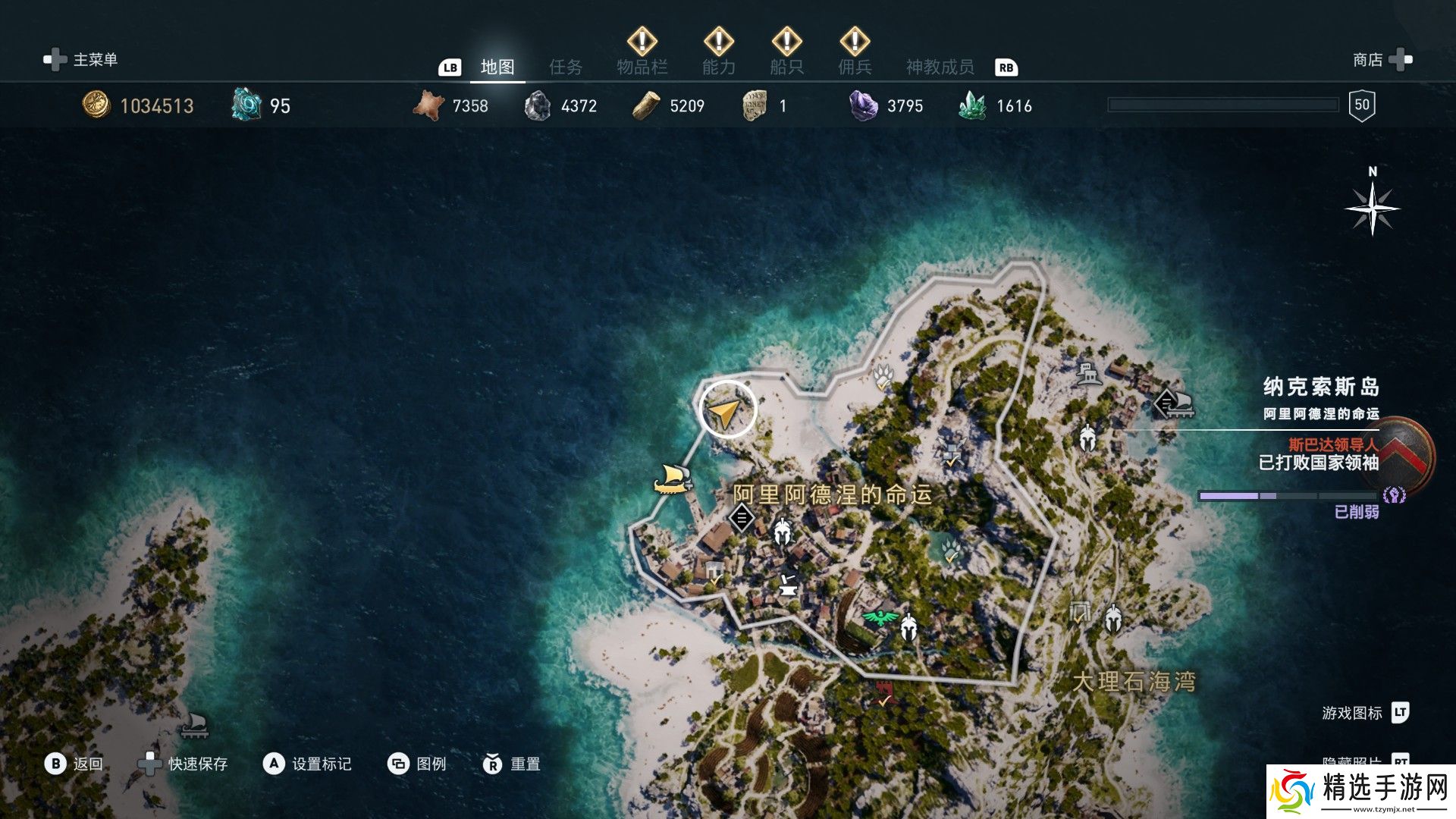Click the player arrow location marker
1456x819 pixels.
point(726,410)
